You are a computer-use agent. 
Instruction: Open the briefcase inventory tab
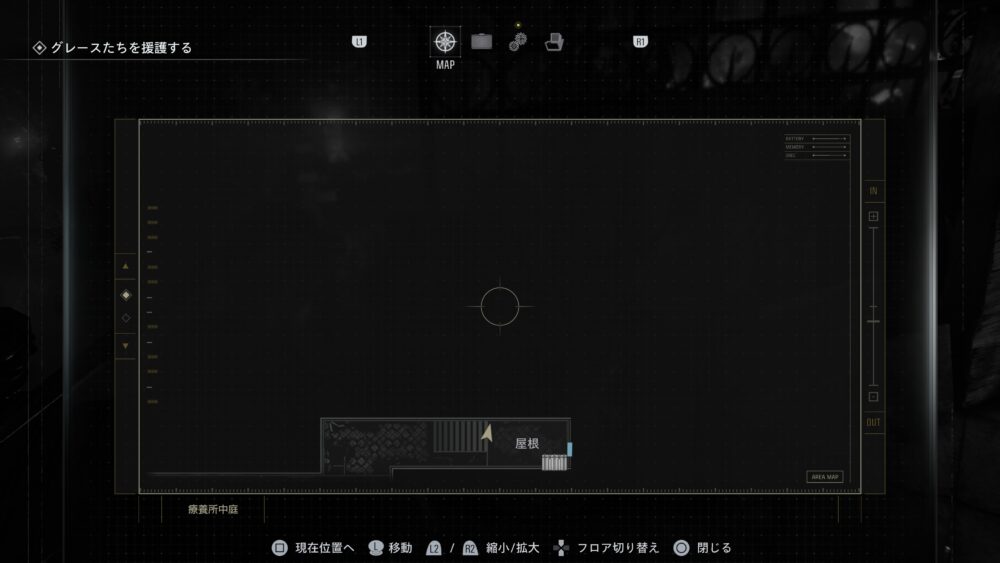[482, 42]
